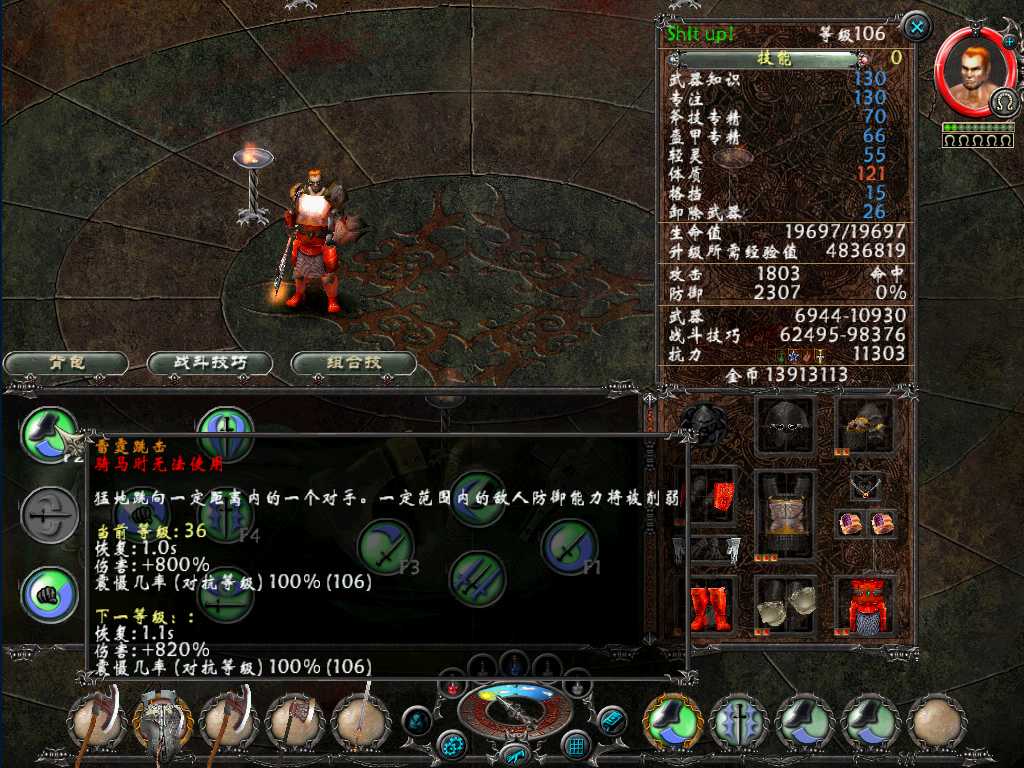Open the 背包 inventory tab

(66, 363)
